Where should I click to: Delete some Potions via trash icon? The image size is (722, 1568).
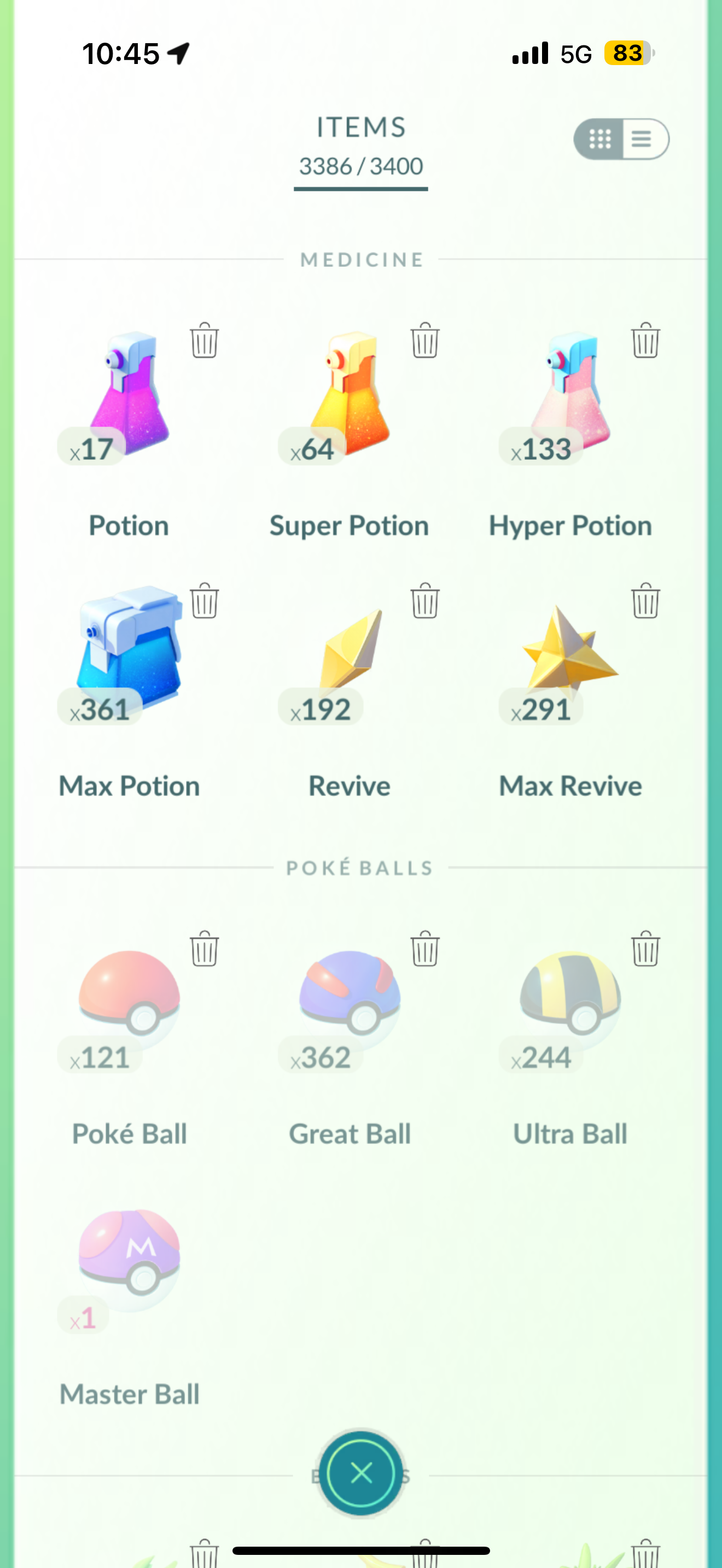click(205, 341)
